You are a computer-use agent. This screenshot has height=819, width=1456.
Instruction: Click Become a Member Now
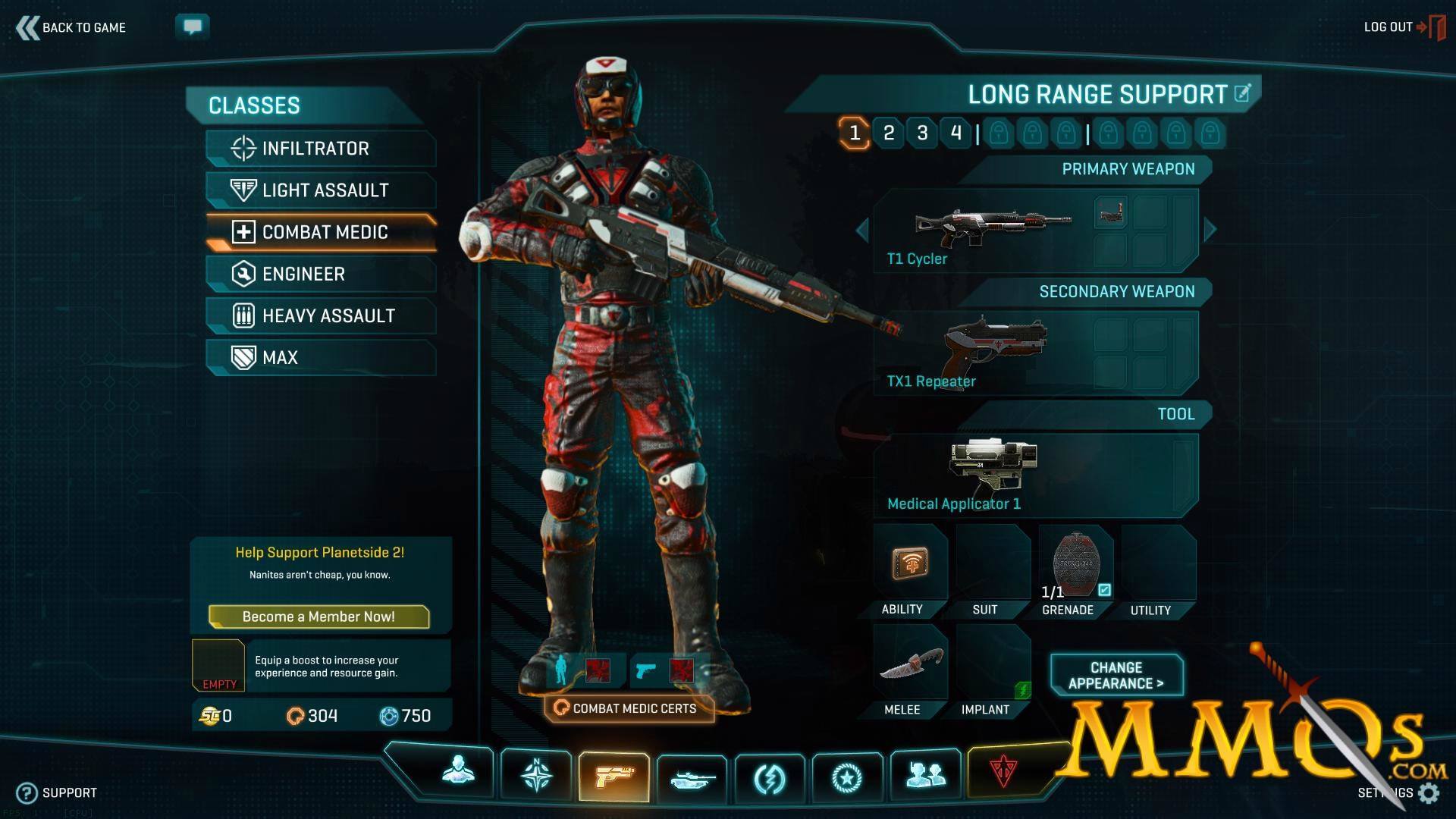(x=318, y=617)
